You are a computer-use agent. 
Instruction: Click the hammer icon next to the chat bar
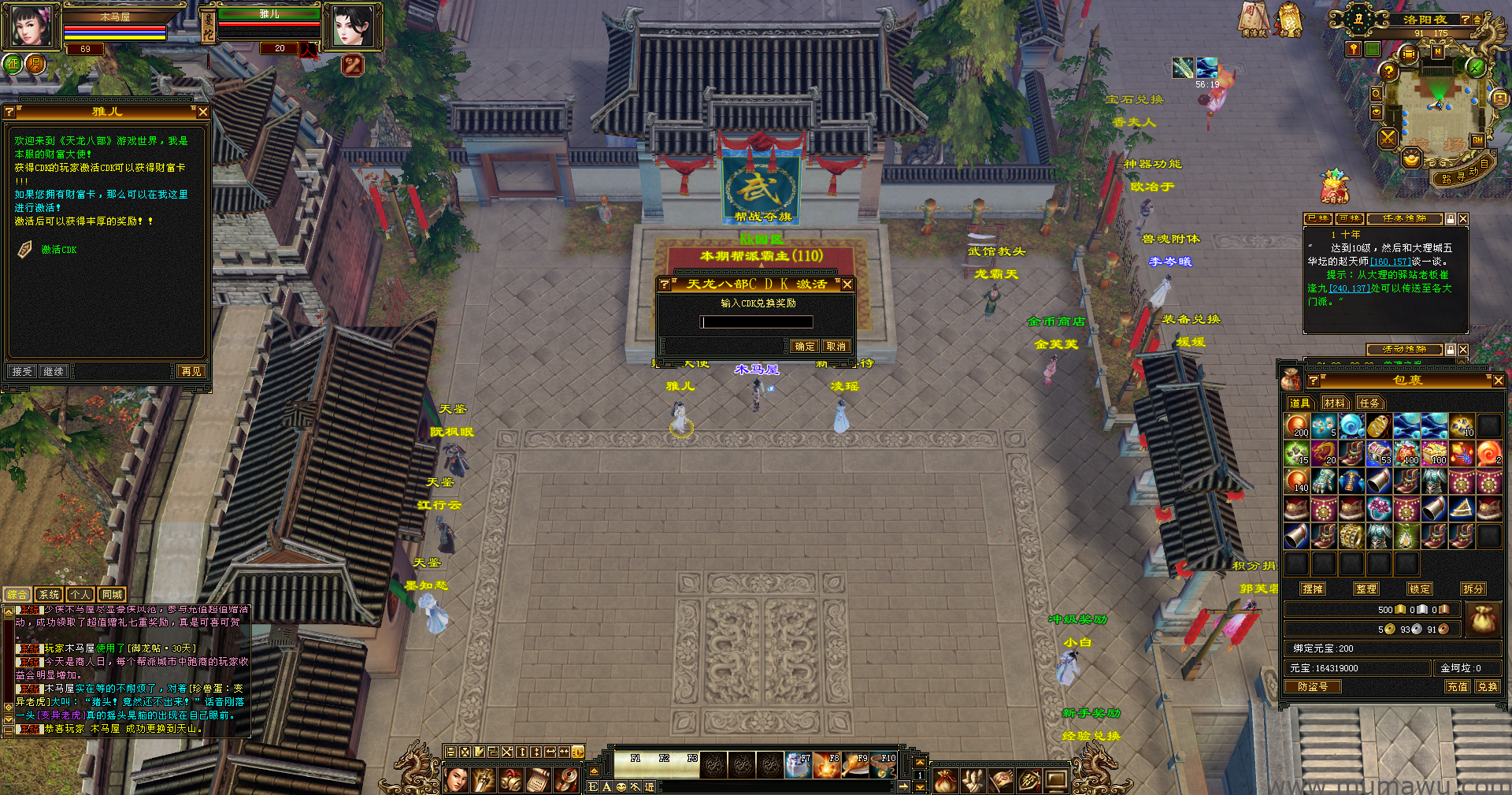tap(635, 787)
